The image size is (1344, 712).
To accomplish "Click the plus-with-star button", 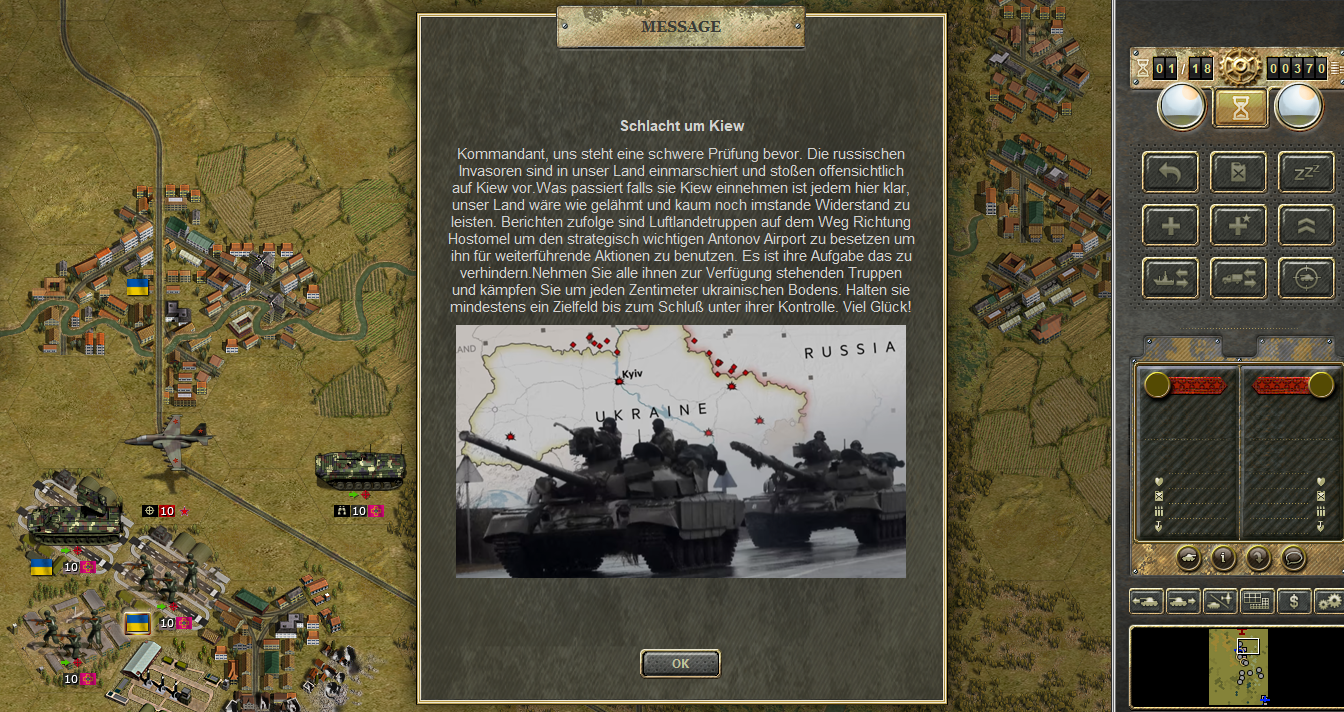I will (x=1238, y=225).
